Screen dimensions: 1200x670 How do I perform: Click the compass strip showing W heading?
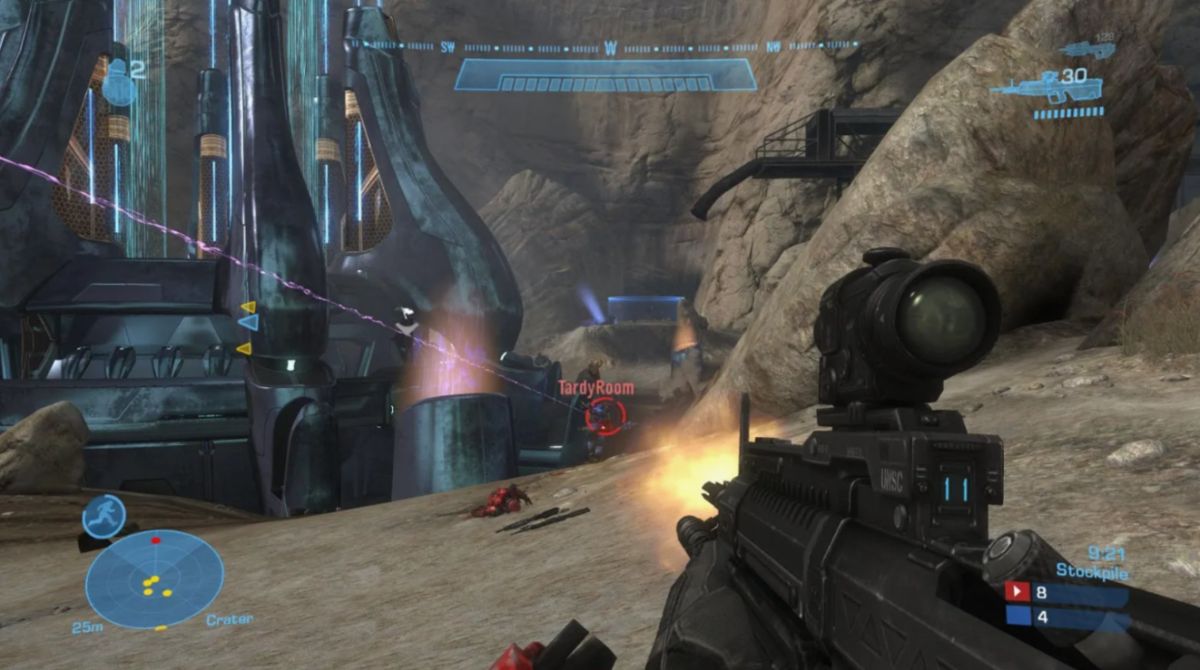tap(610, 46)
